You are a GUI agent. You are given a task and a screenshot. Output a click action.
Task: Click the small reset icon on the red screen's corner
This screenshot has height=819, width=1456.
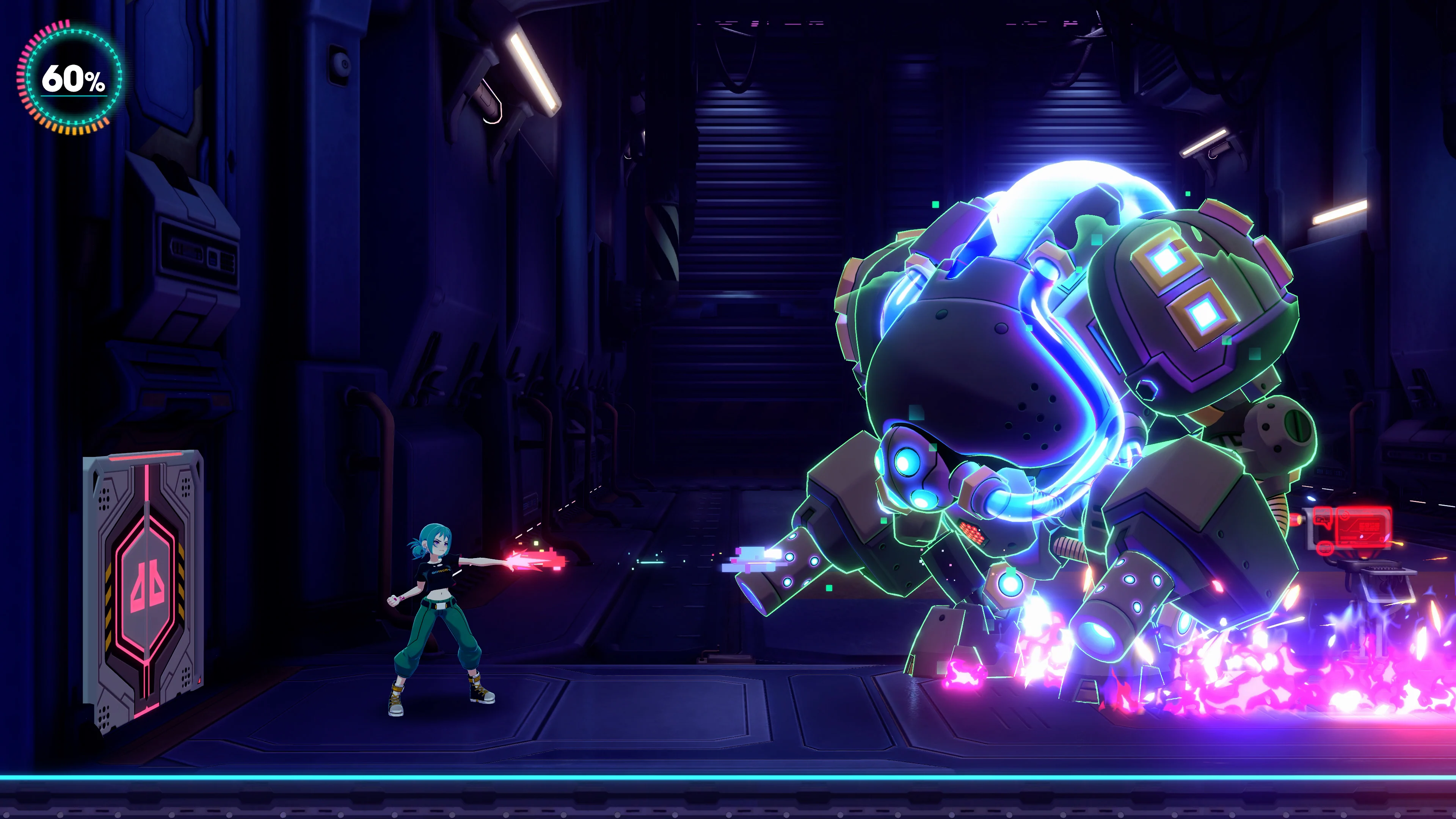point(1382,540)
